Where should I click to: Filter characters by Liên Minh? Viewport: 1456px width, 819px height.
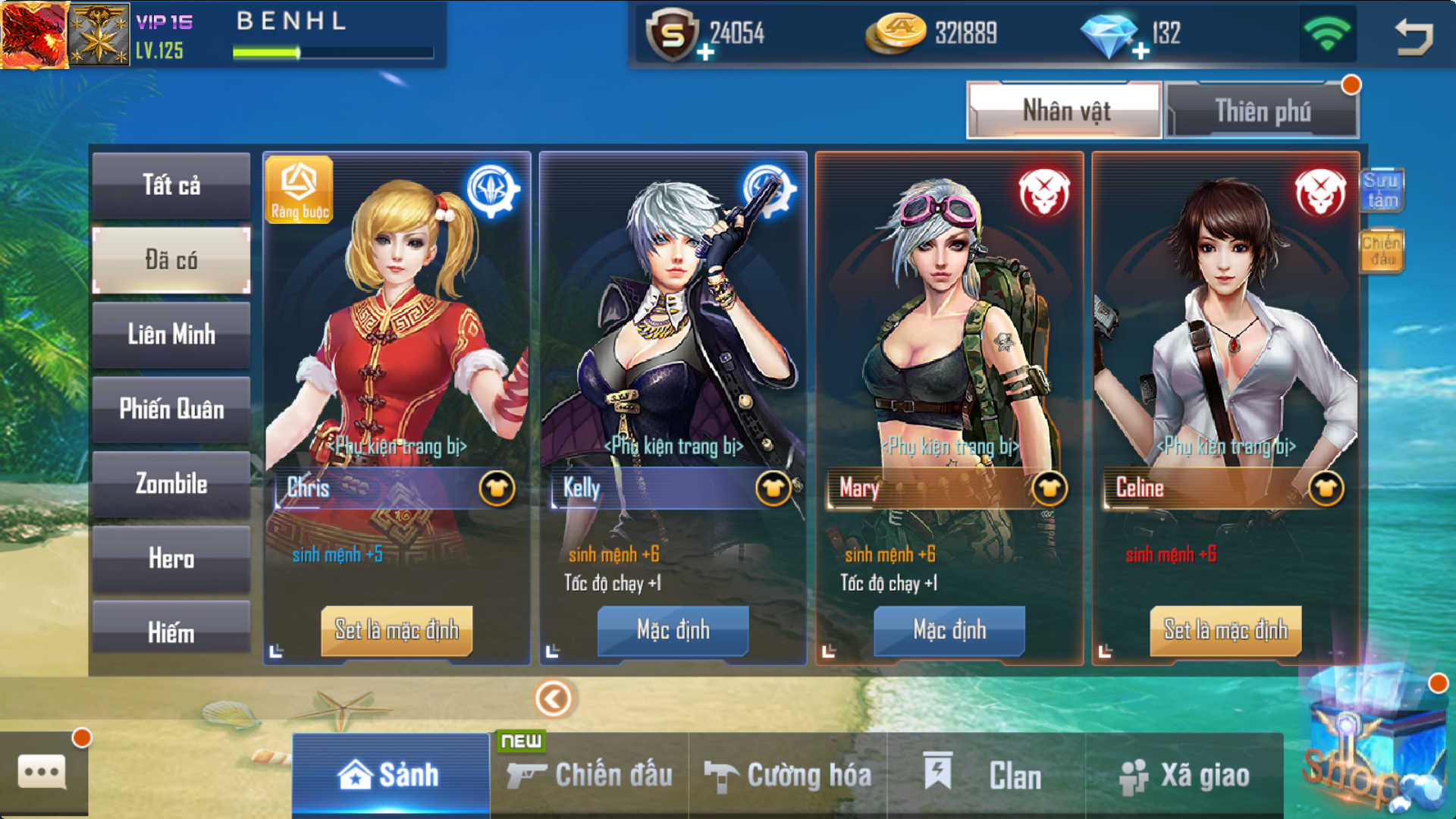click(x=171, y=334)
